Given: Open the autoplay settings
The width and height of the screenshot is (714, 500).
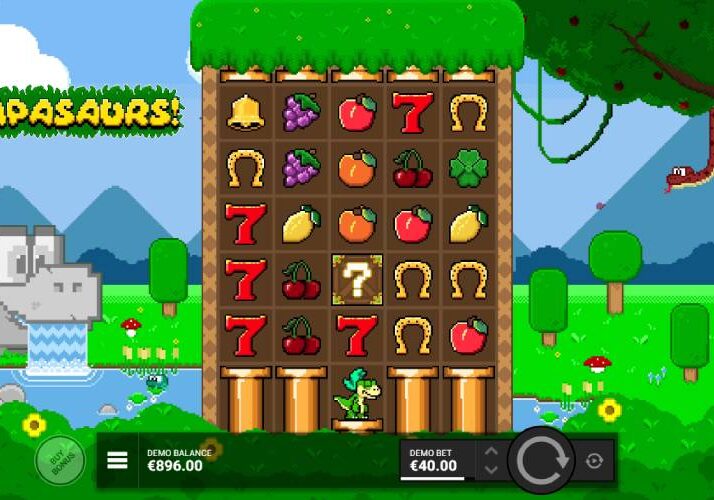Looking at the screenshot, I should pyautogui.click(x=595, y=460).
